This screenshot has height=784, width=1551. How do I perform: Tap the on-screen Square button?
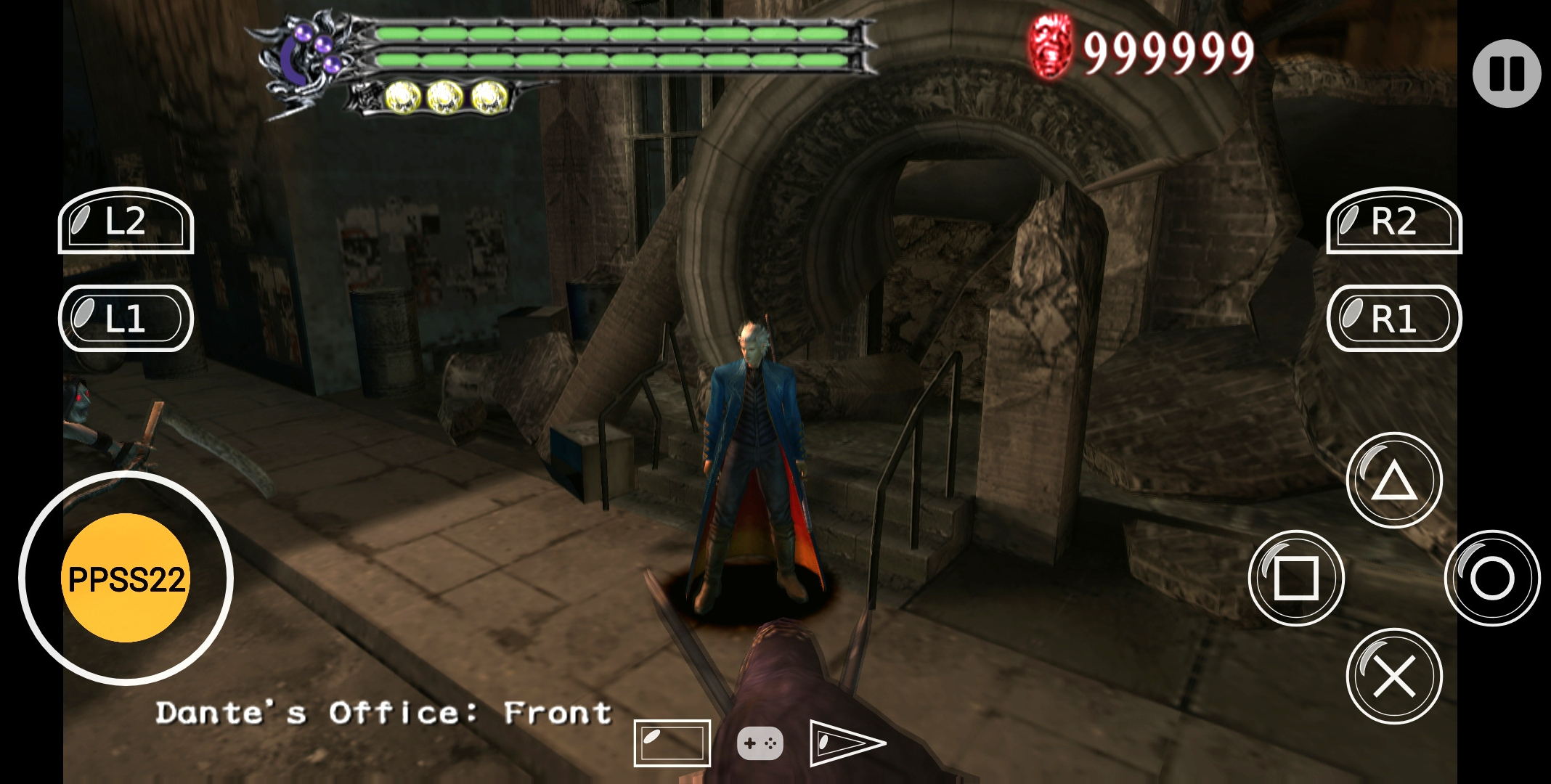[x=1296, y=579]
